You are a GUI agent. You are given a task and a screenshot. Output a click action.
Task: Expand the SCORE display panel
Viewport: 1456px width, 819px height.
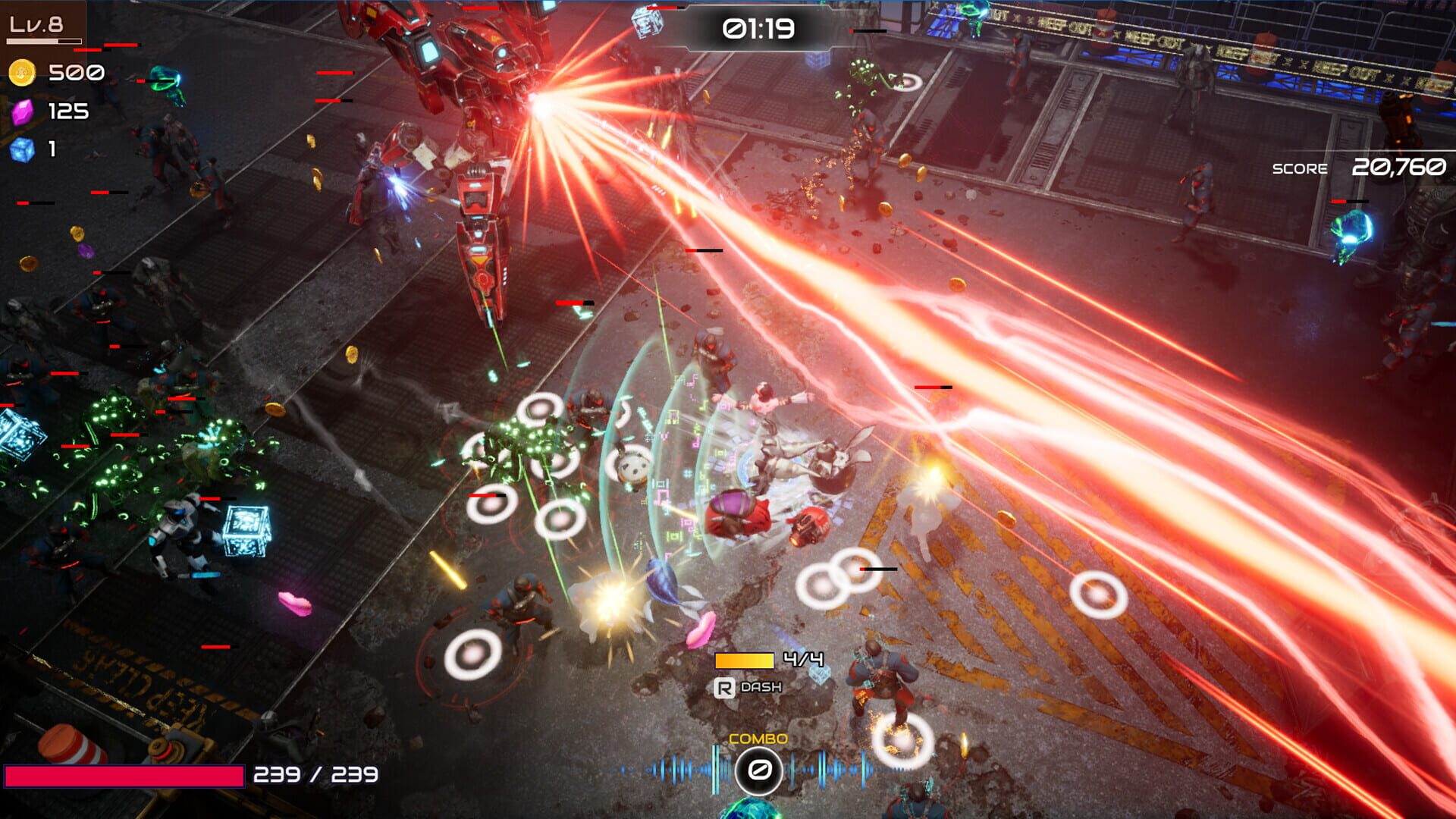click(x=1357, y=167)
